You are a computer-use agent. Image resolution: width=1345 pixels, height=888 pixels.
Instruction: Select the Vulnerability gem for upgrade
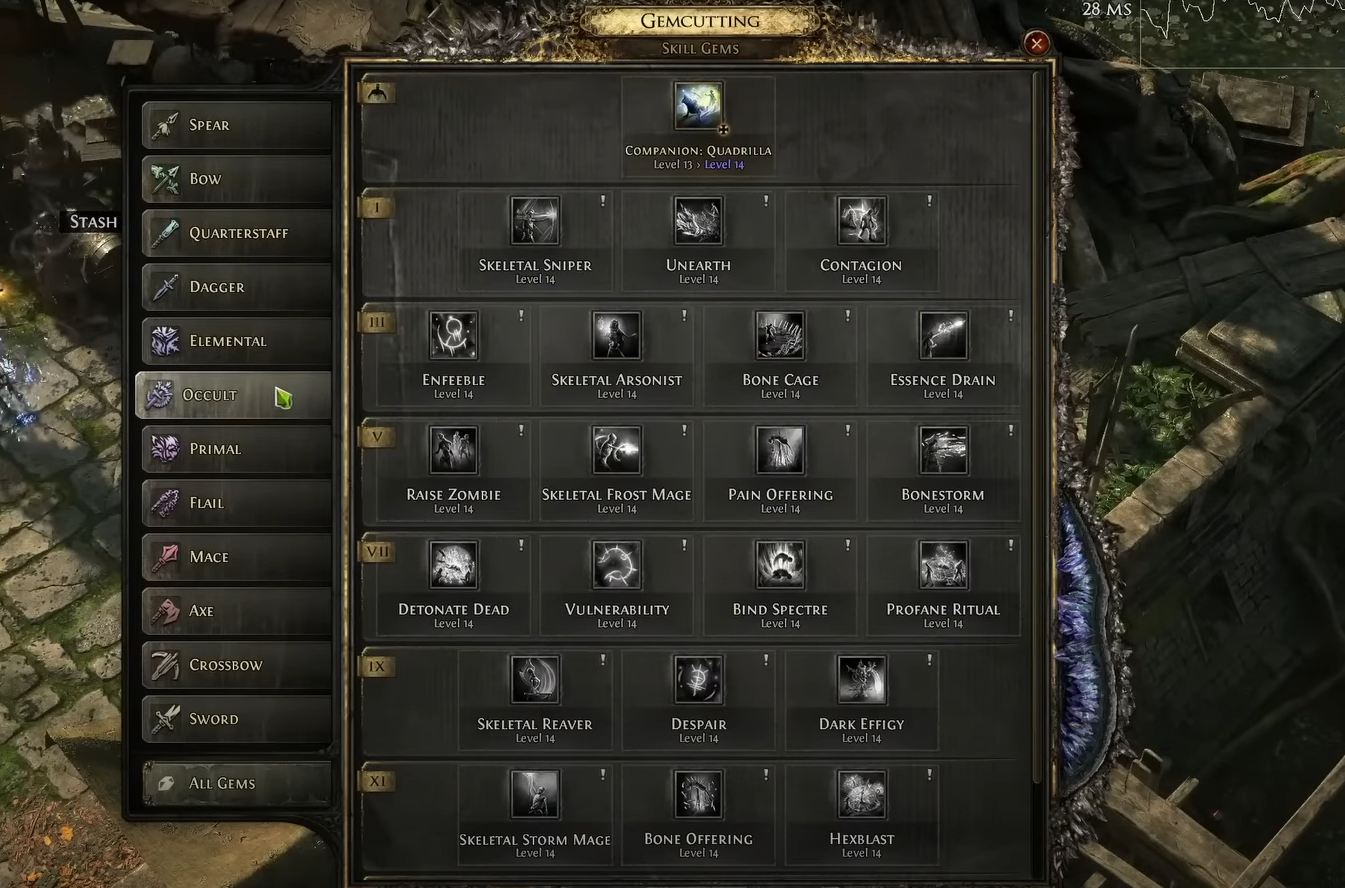(617, 565)
